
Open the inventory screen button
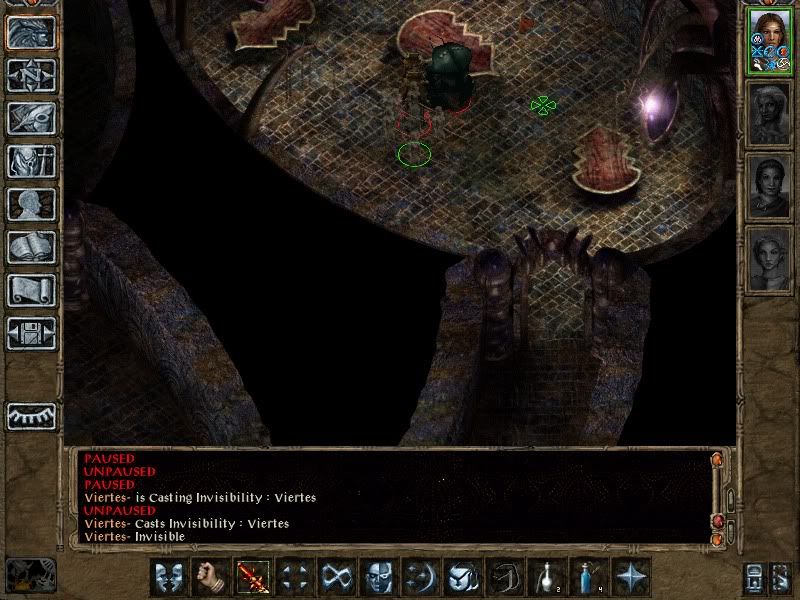(32, 161)
